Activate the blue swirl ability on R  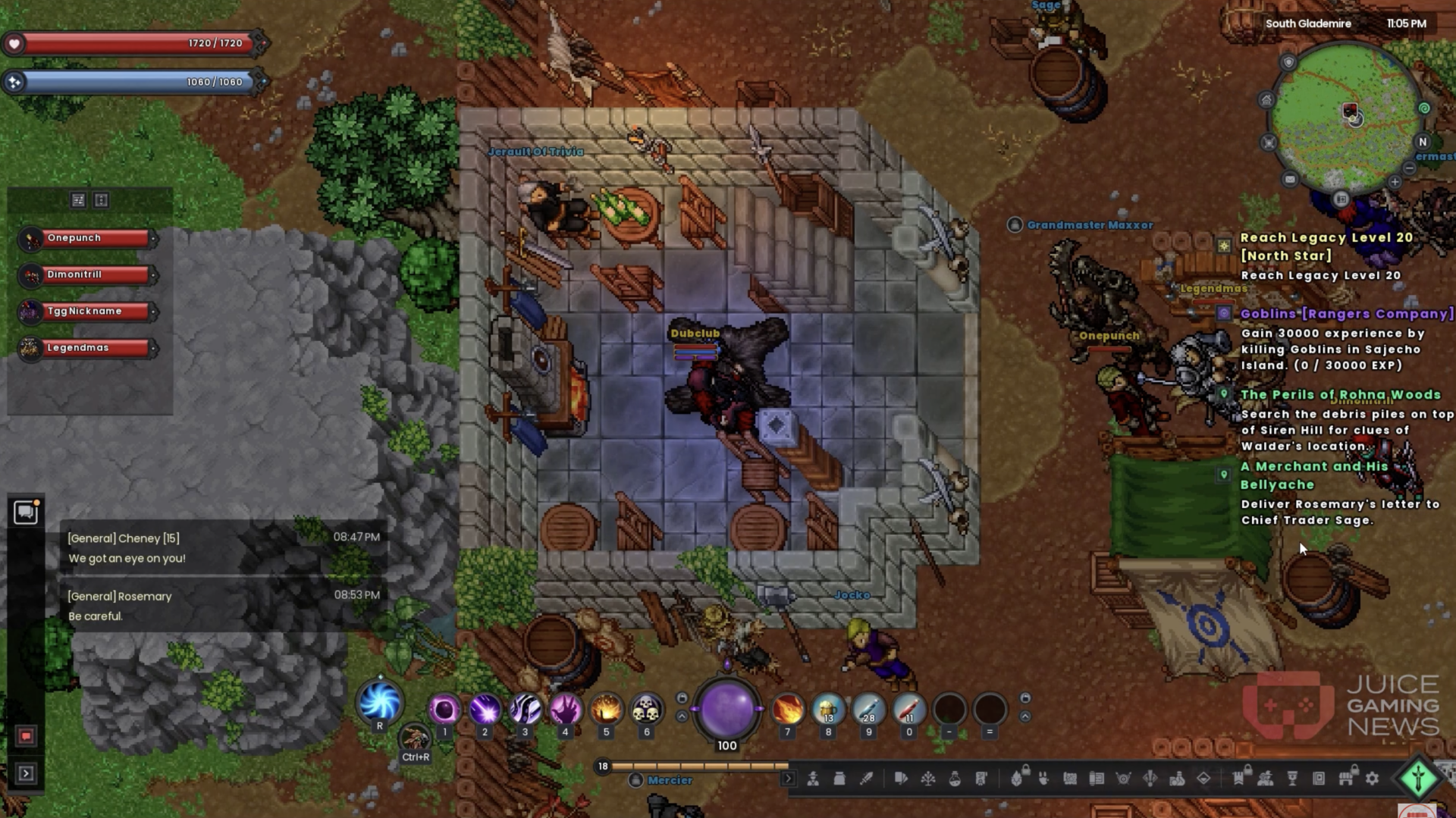click(379, 702)
